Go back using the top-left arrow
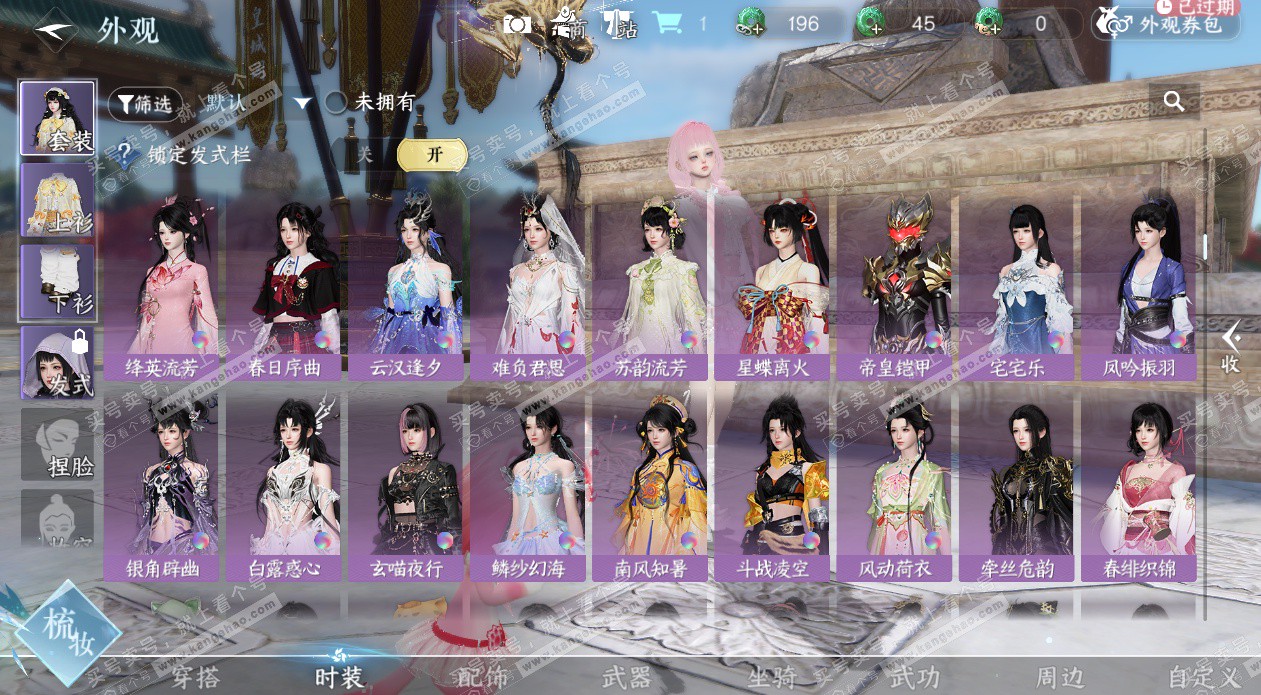Viewport: 1261px width, 695px height. point(56,29)
